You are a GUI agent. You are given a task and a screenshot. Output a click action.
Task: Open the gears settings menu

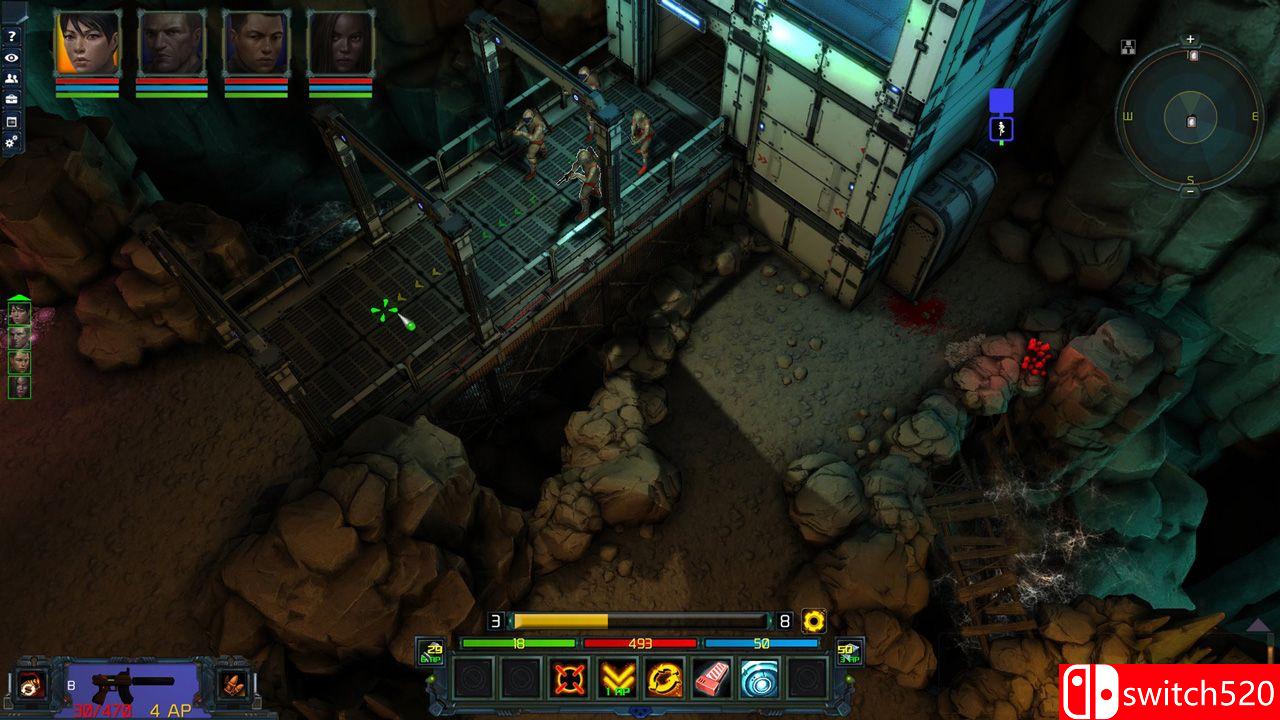click(12, 142)
